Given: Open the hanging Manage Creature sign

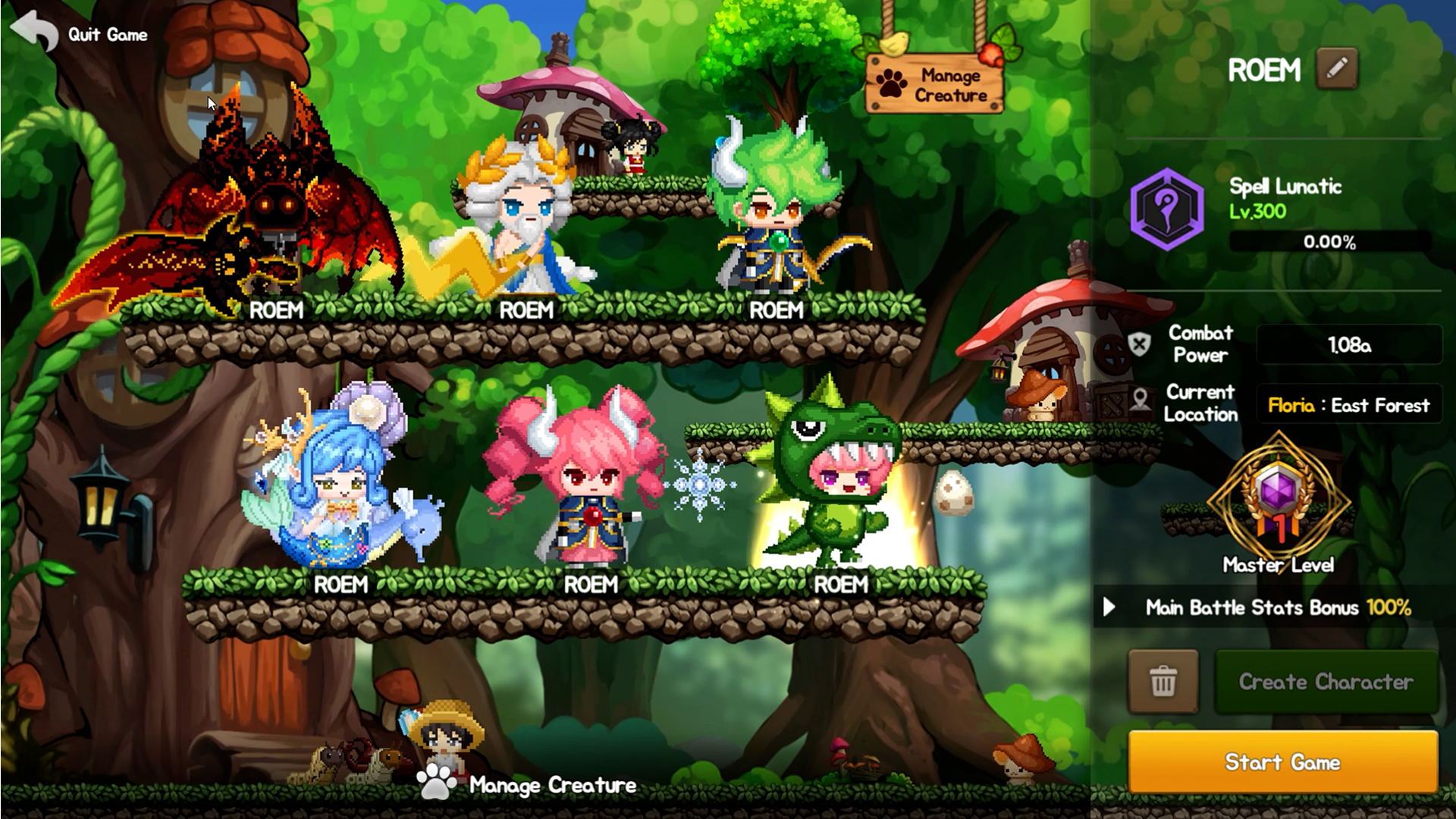Looking at the screenshot, I should pos(933,83).
